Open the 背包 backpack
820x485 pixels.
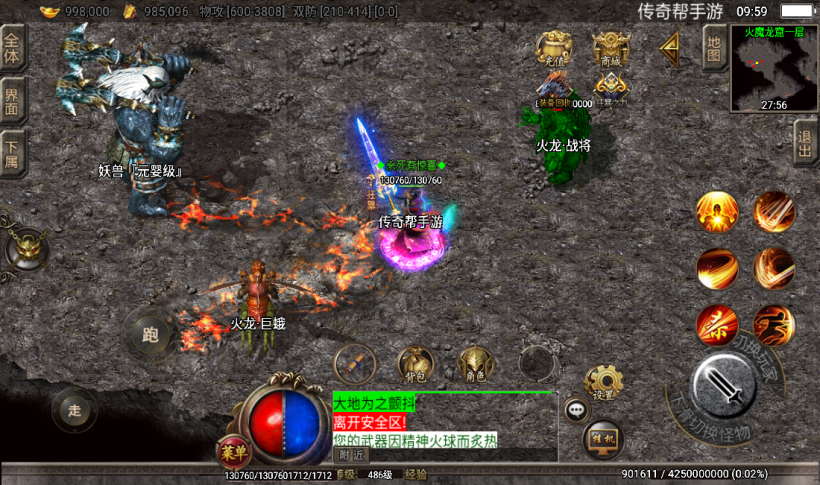pyautogui.click(x=414, y=366)
